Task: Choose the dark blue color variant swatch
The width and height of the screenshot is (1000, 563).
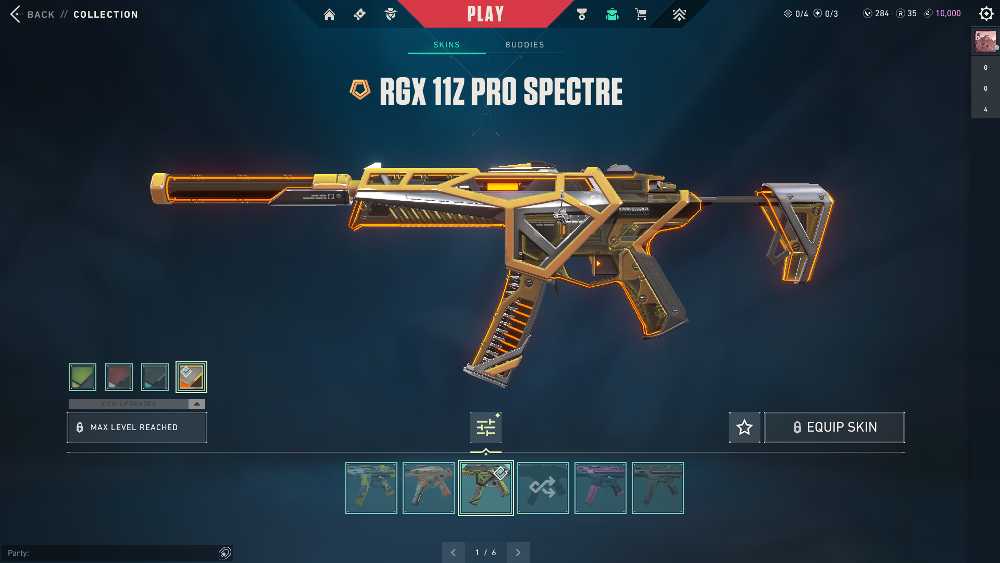Action: pos(155,377)
